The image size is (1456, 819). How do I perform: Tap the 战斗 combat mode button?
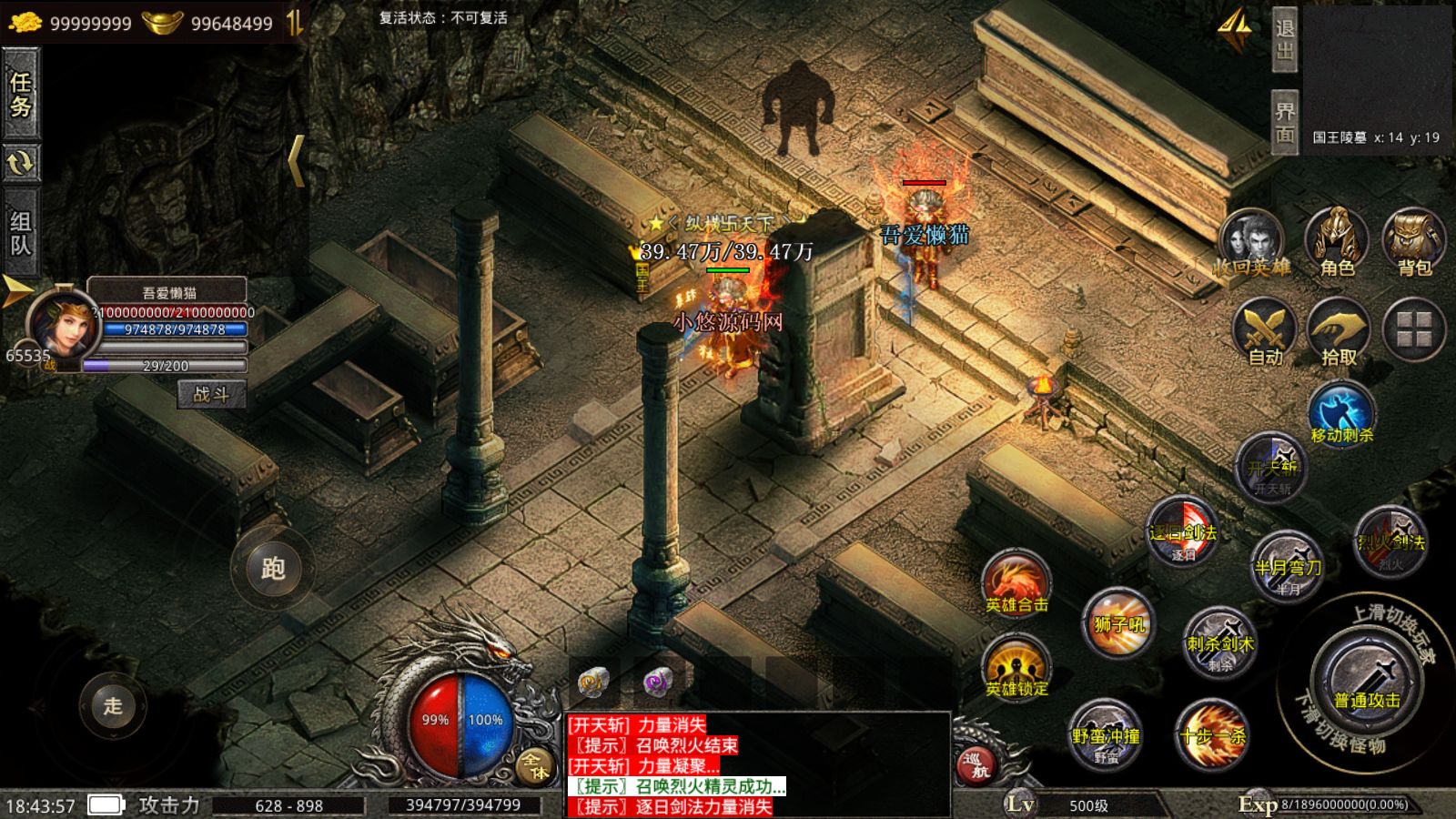click(x=211, y=394)
